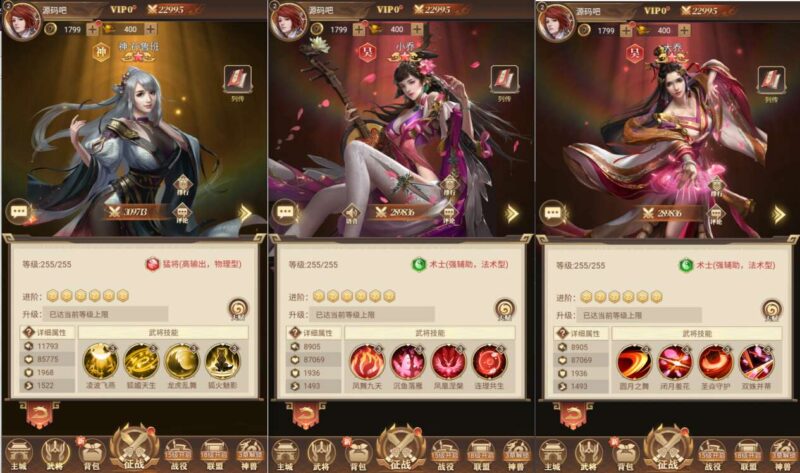Select the 凤舞九天 flame skill
This screenshot has width=800, height=473.
(x=367, y=360)
